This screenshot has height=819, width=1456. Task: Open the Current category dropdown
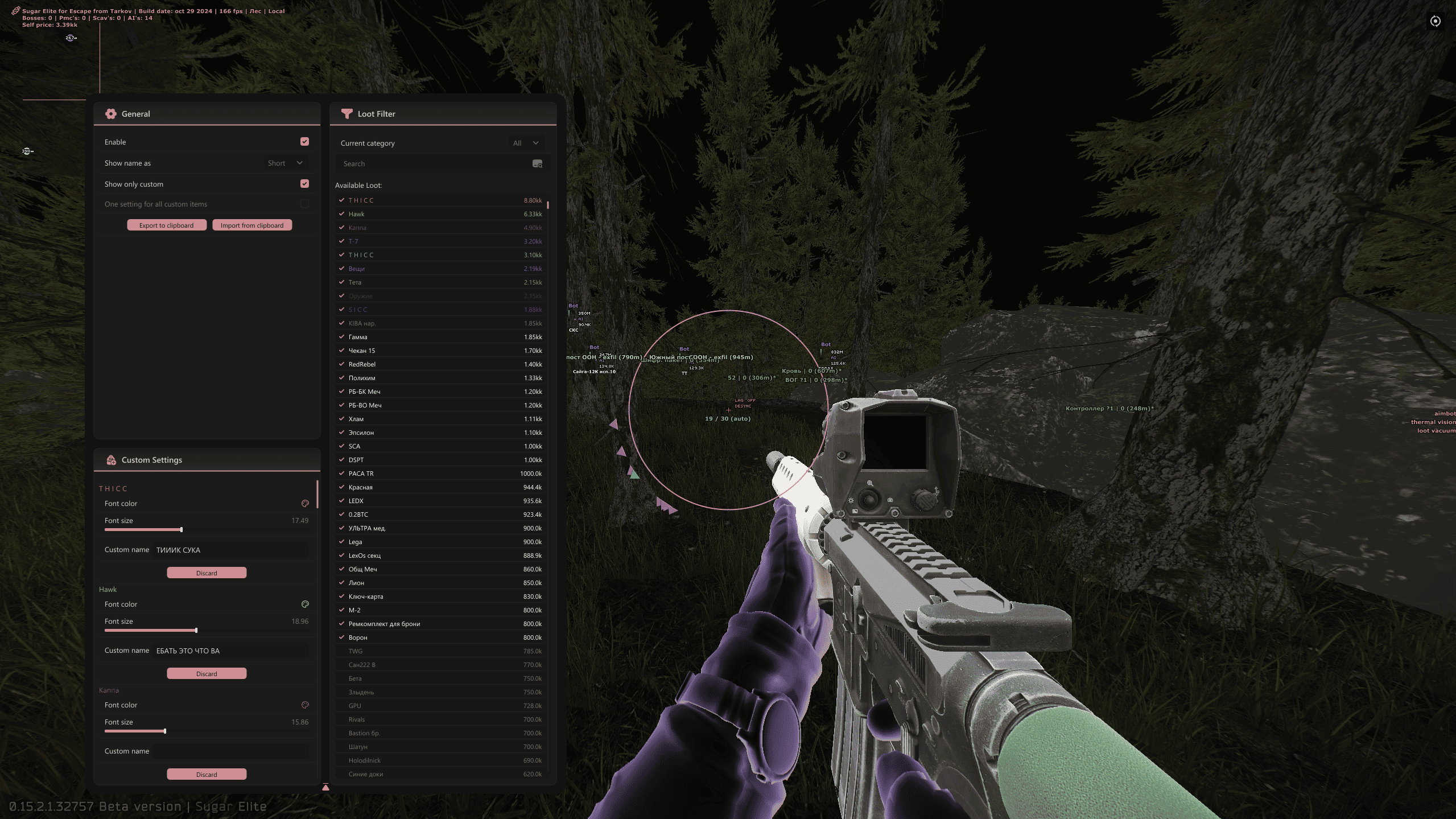point(525,143)
